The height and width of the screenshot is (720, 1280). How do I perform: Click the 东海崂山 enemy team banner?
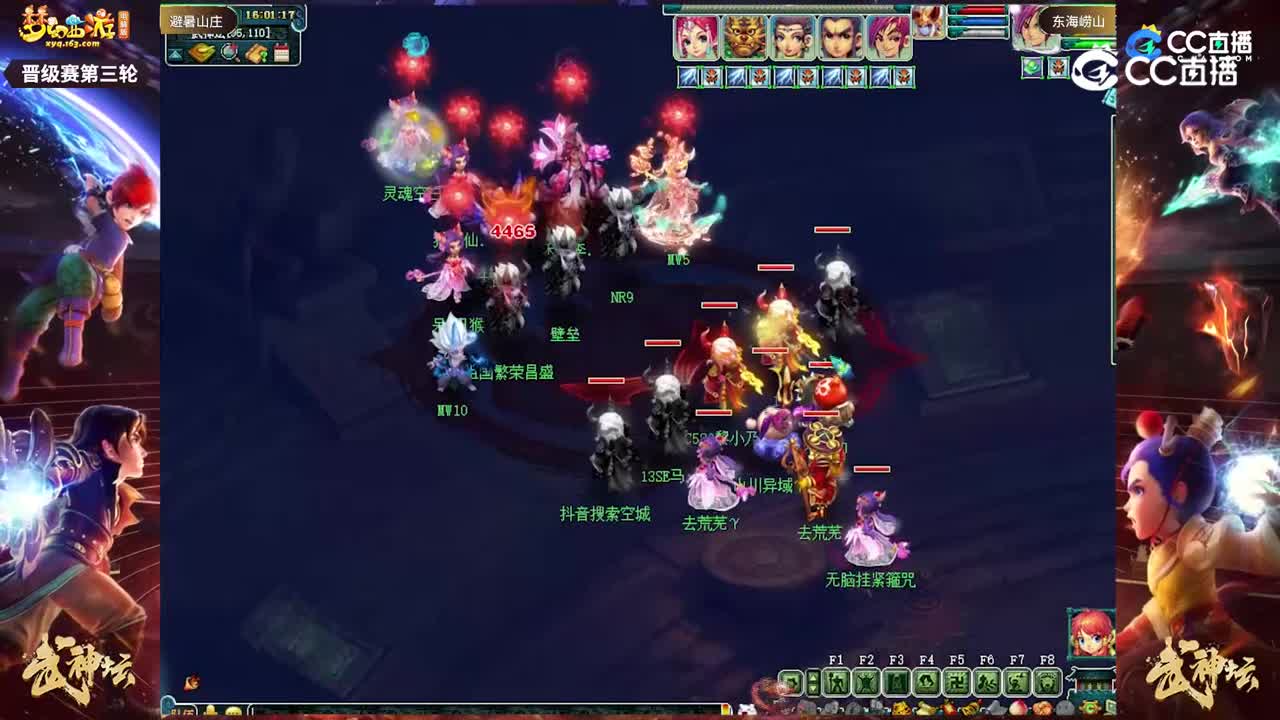[x=1077, y=21]
